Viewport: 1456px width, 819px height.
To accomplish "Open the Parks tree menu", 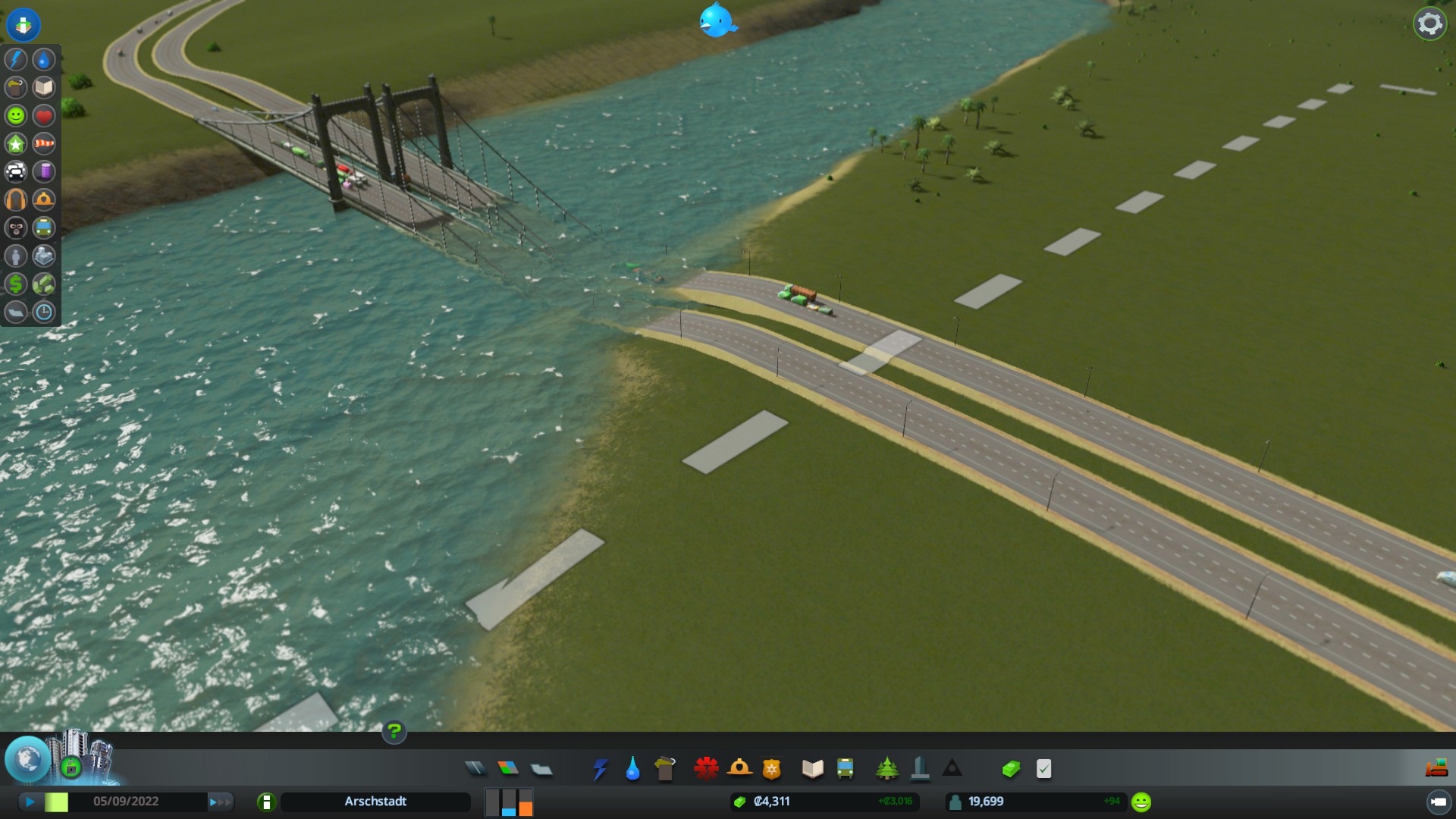I will (886, 769).
